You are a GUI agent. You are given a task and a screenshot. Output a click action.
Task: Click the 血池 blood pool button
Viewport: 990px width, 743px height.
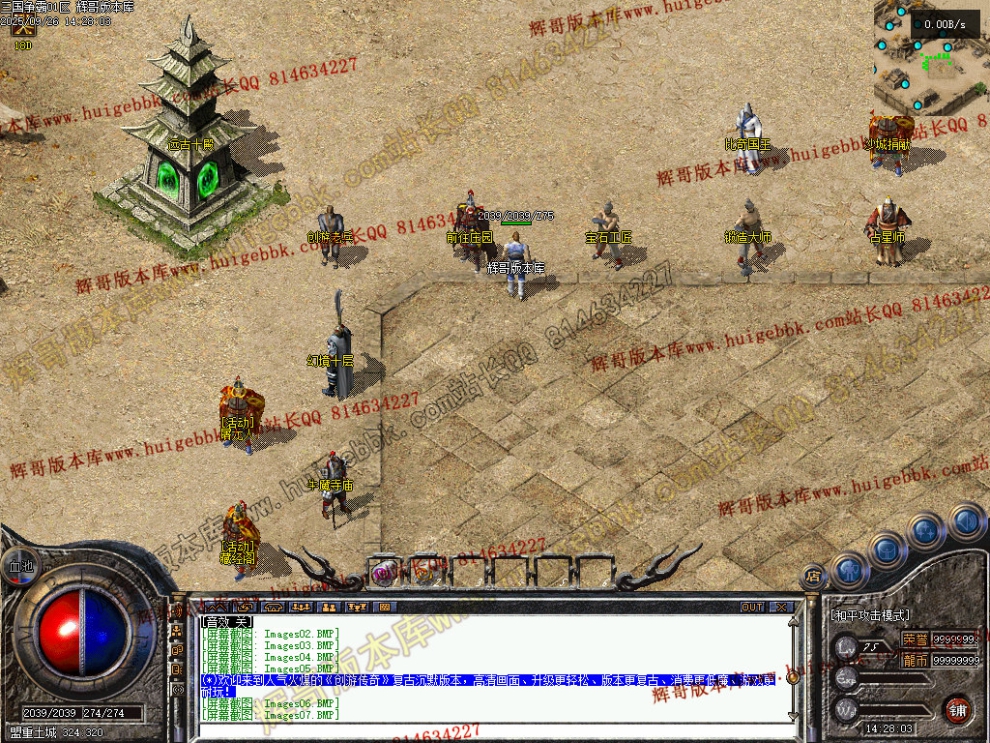click(19, 566)
